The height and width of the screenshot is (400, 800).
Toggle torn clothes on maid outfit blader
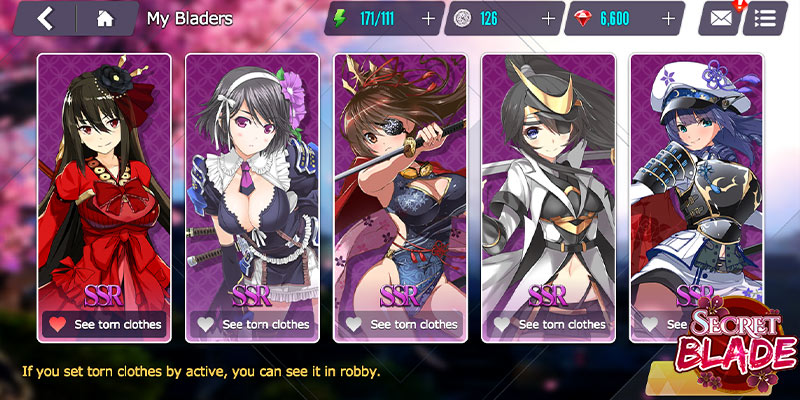252,324
